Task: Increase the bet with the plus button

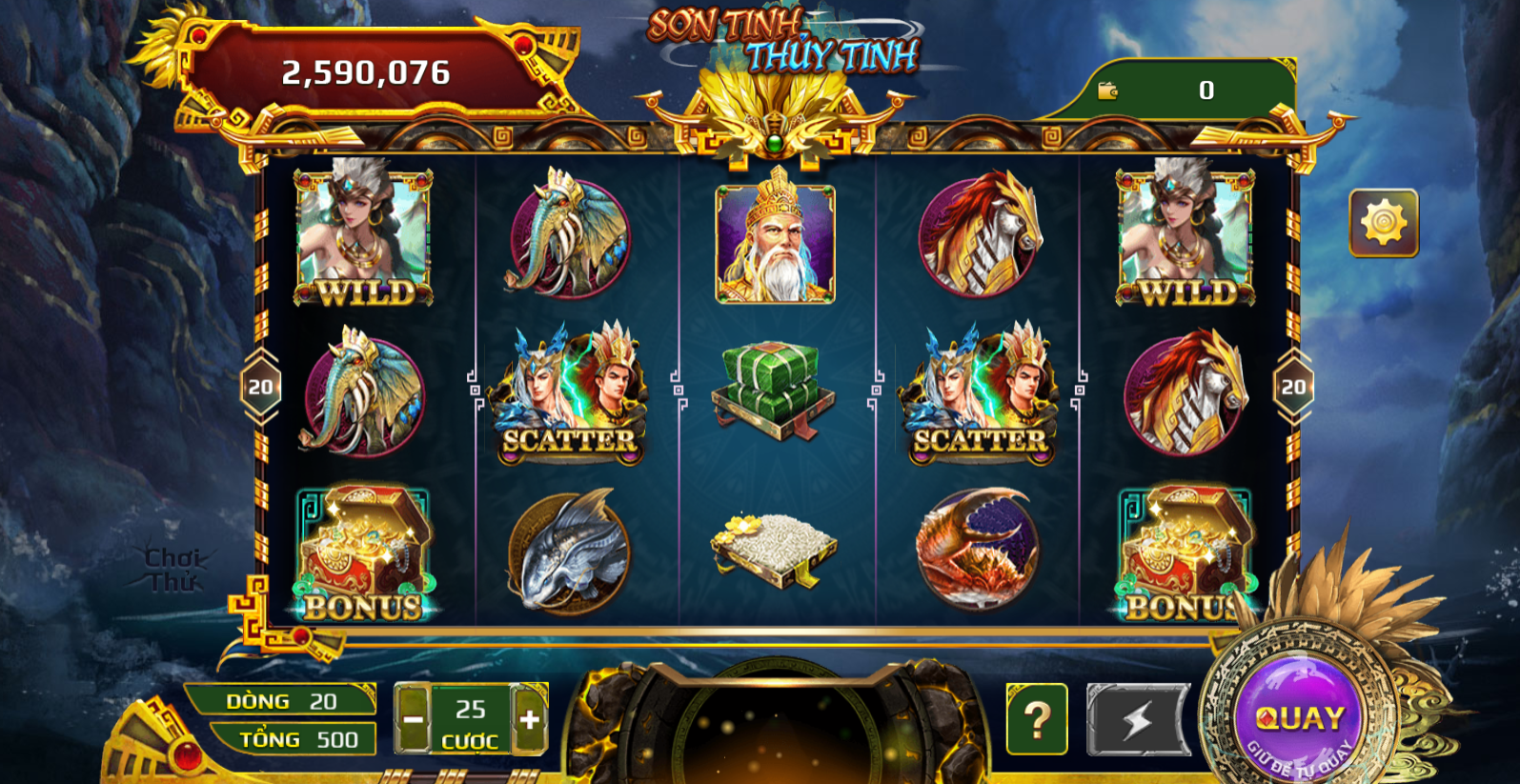Action: 530,719
